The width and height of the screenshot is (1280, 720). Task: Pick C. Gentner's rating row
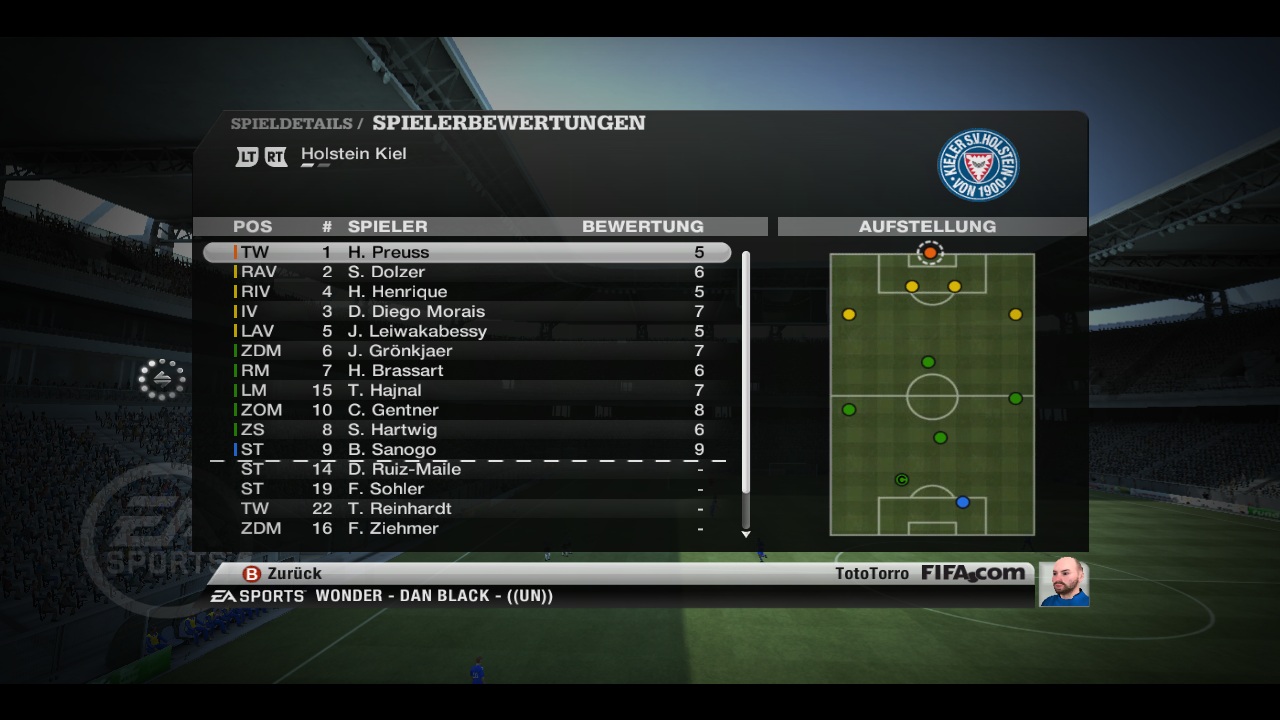(x=467, y=410)
